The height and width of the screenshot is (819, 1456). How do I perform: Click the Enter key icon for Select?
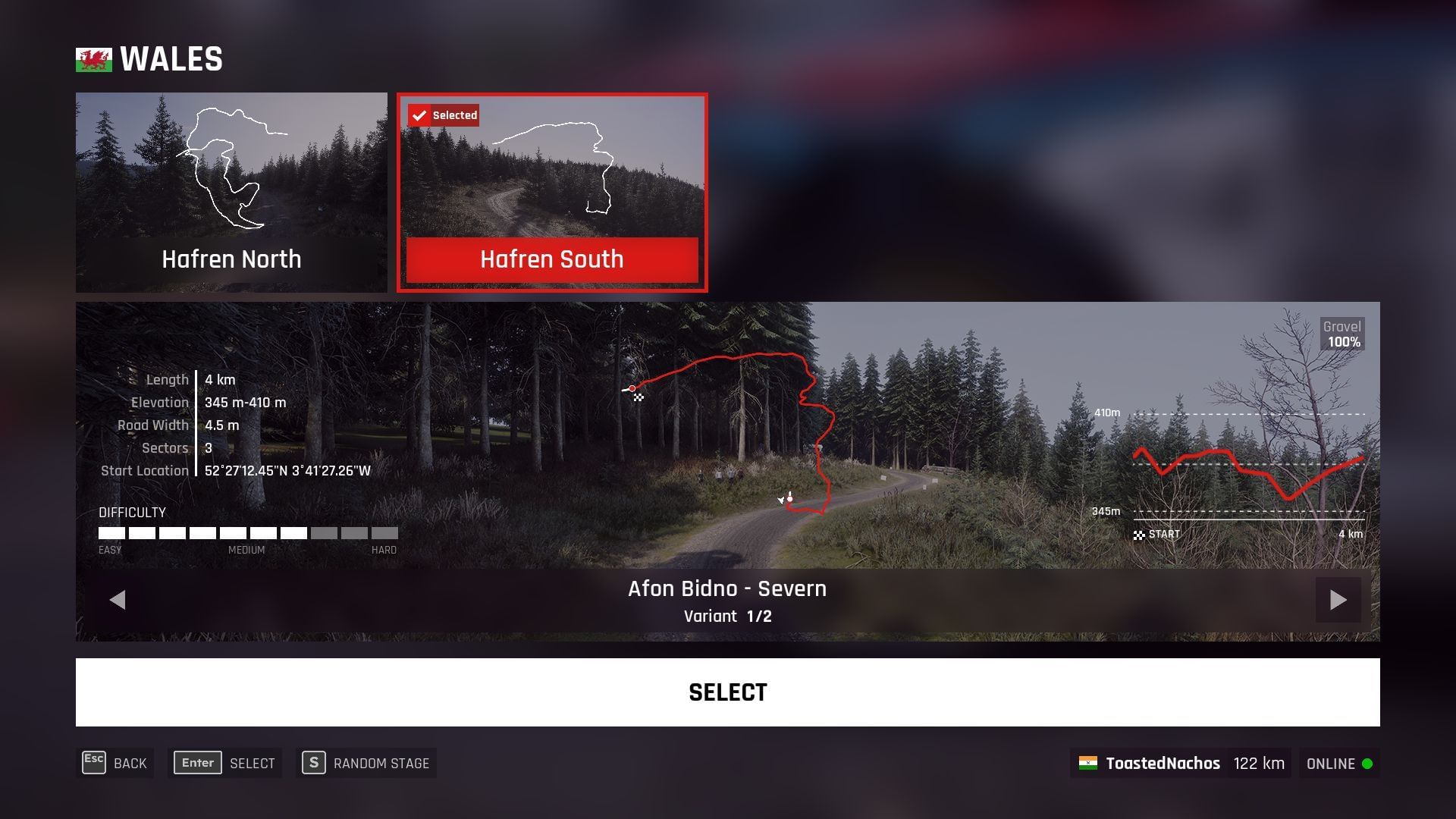point(196,763)
